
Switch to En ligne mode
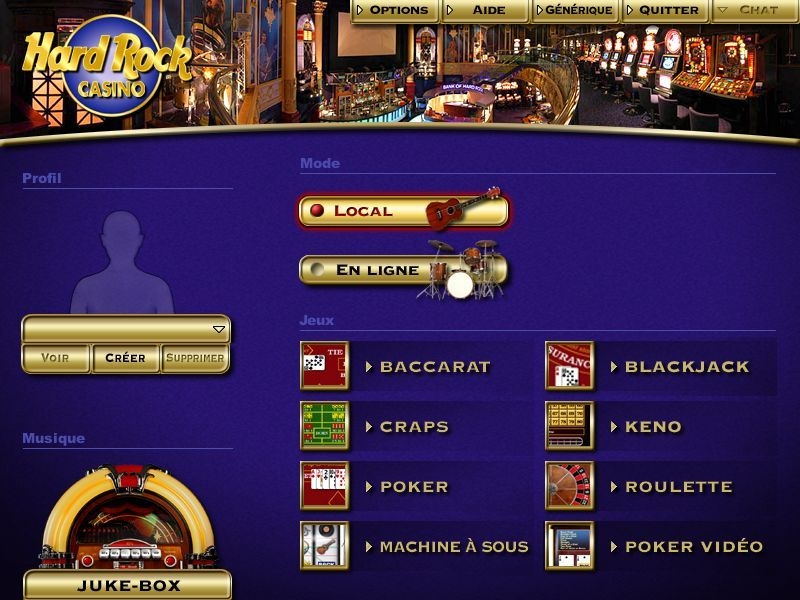pyautogui.click(x=403, y=270)
